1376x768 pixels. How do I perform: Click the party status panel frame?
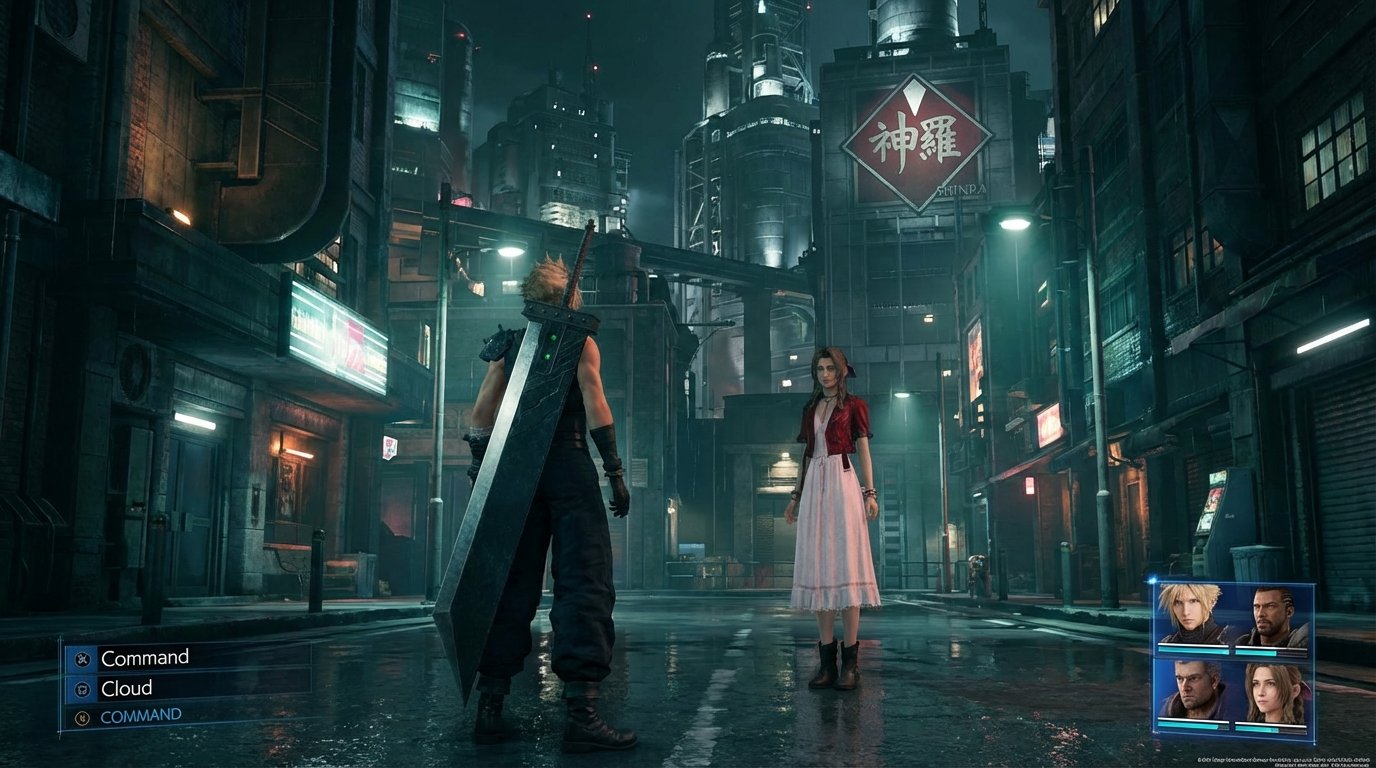pos(1233,585)
